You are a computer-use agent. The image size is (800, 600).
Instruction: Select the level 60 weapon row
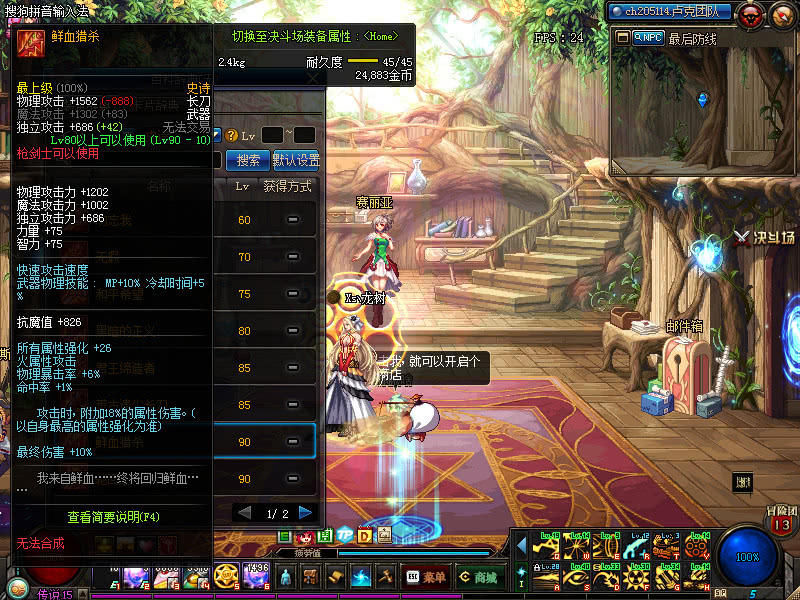pyautogui.click(x=268, y=220)
